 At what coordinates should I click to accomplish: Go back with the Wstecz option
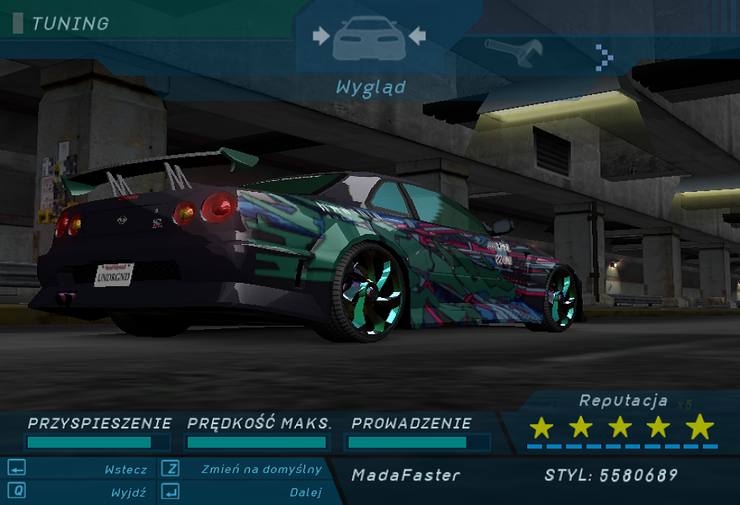(125, 469)
